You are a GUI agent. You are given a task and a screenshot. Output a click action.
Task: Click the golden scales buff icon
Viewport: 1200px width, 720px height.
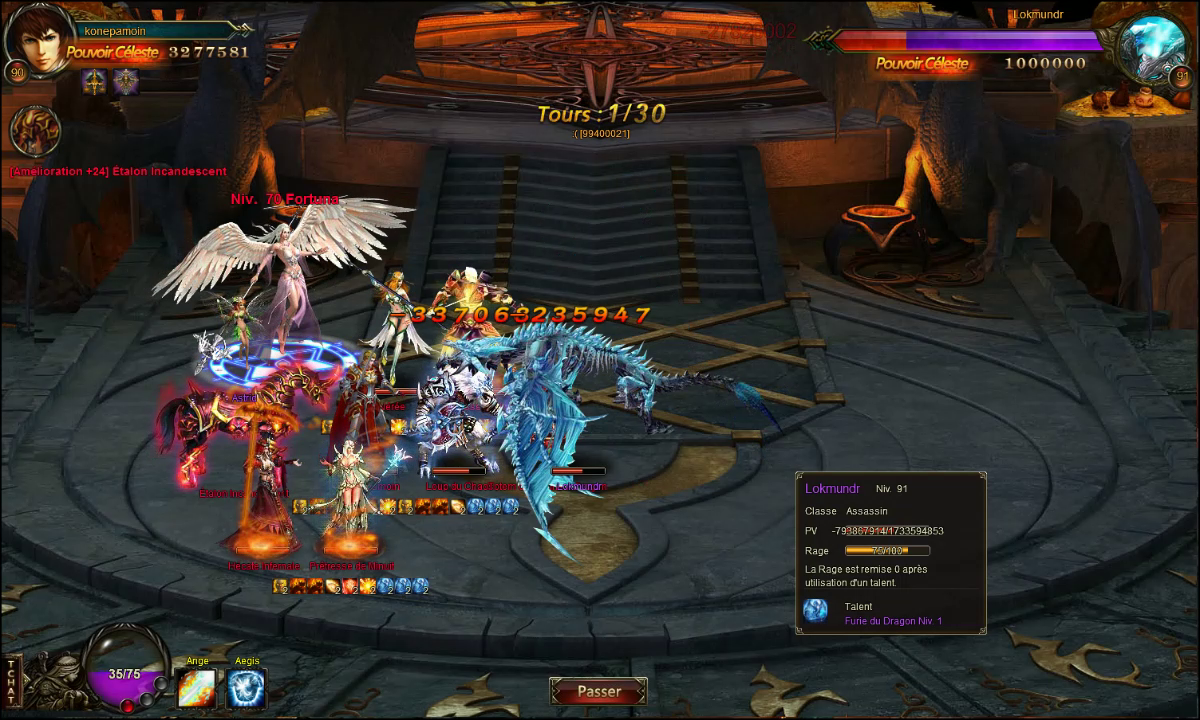(x=96, y=82)
